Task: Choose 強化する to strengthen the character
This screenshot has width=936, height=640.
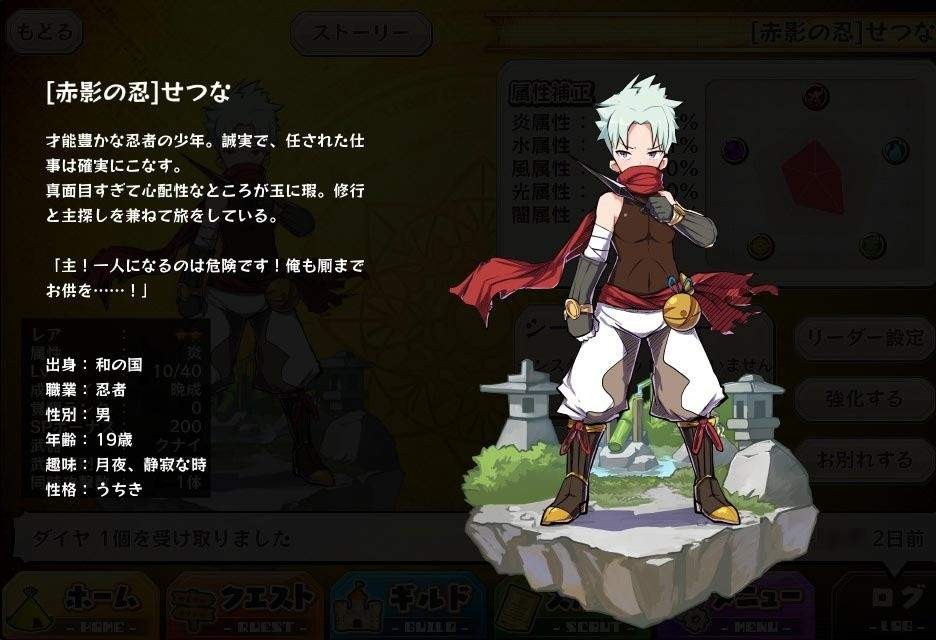Action: point(864,399)
